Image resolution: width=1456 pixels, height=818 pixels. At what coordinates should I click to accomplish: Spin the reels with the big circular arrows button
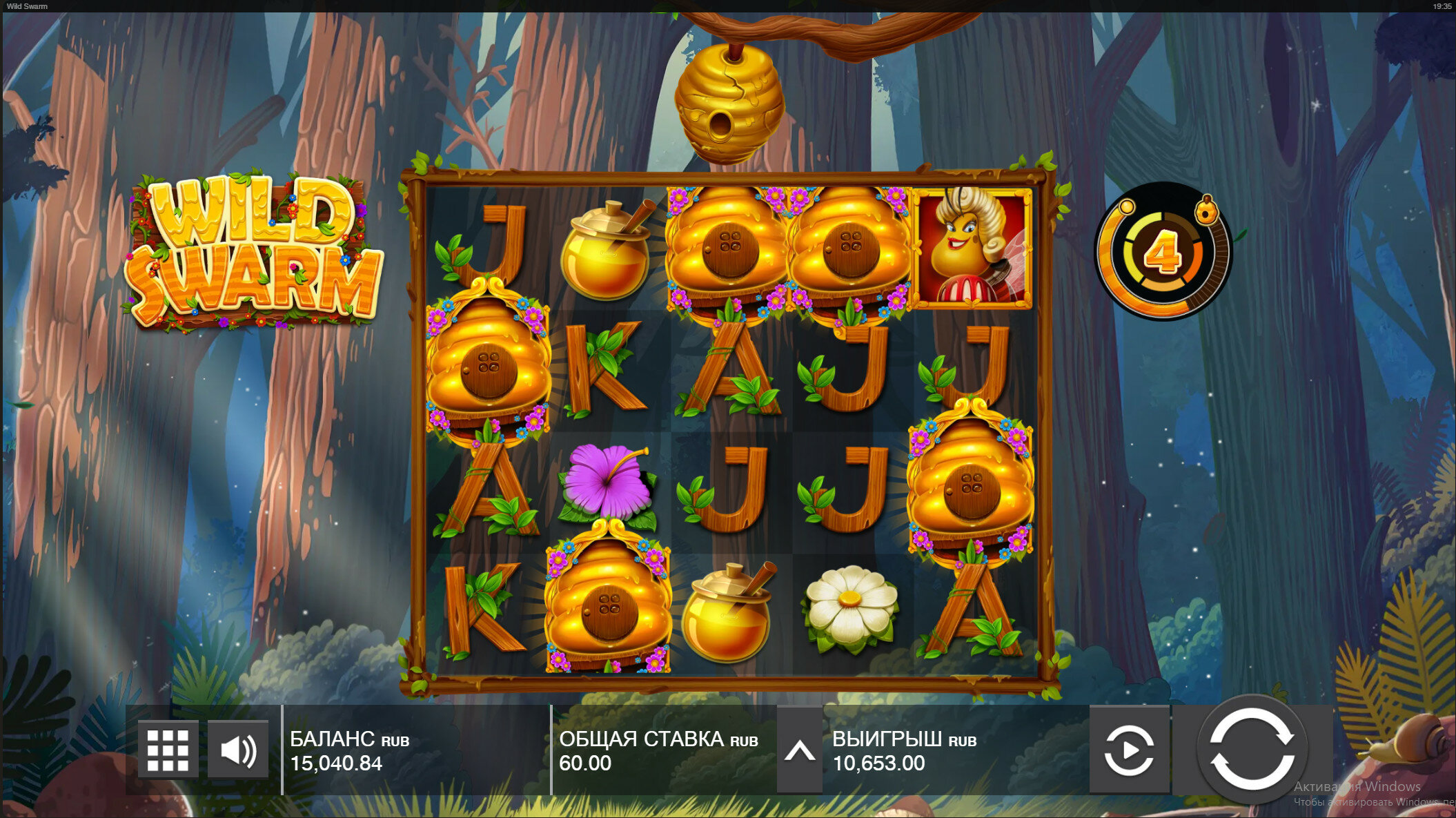pos(1252,749)
